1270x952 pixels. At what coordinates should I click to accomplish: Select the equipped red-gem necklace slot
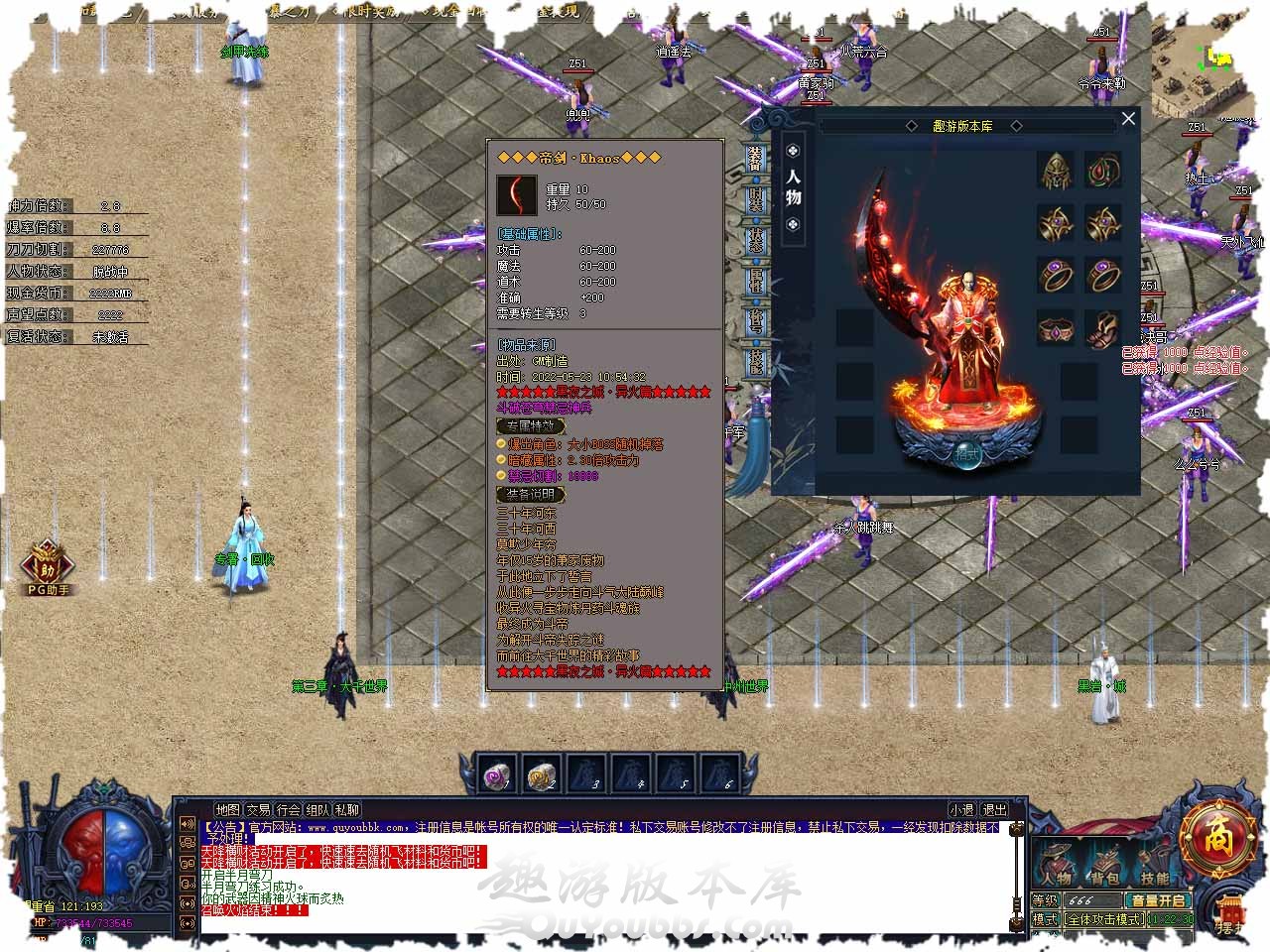pyautogui.click(x=1102, y=171)
